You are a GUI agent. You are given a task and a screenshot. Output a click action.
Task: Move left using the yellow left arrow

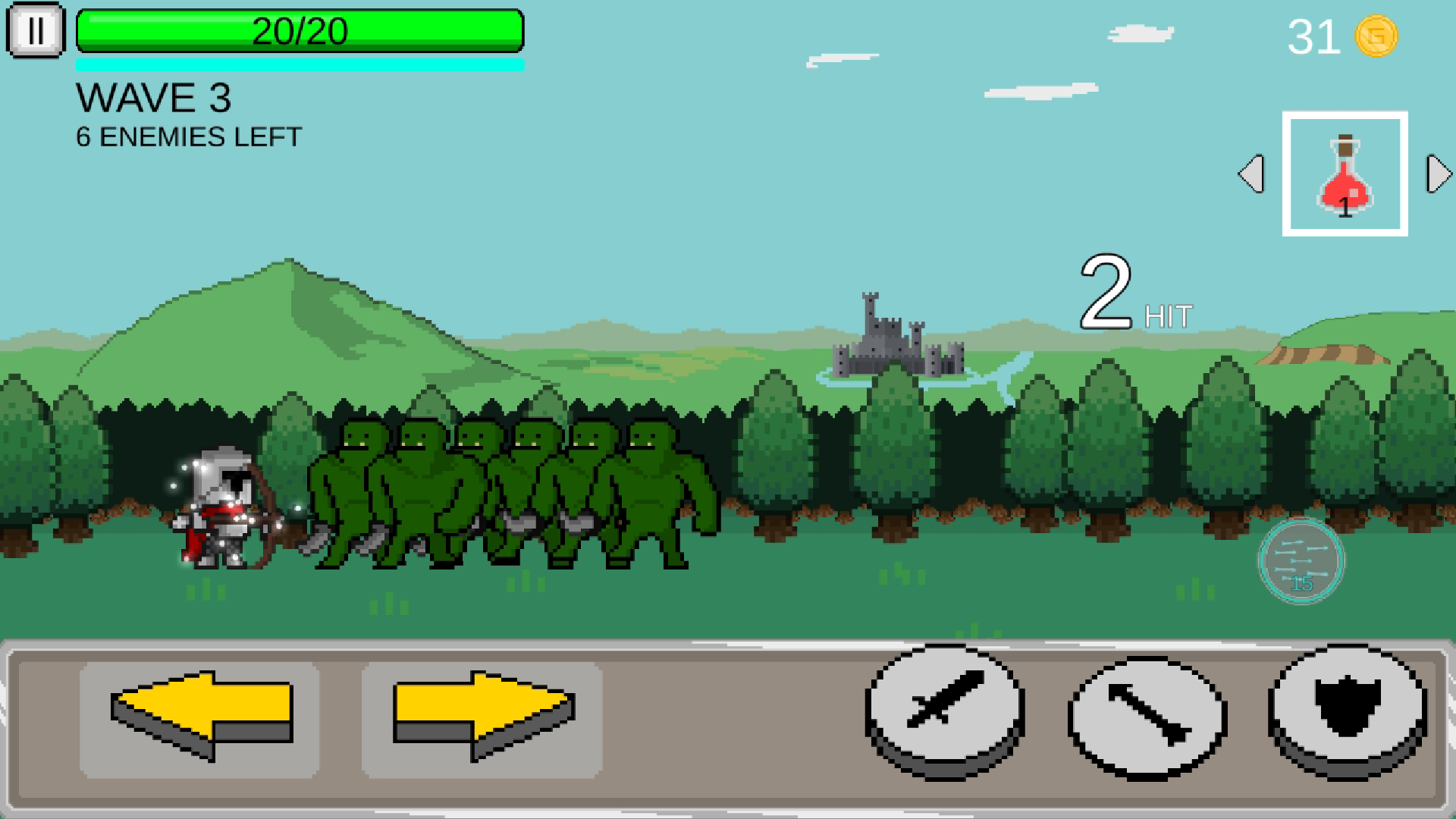[202, 713]
